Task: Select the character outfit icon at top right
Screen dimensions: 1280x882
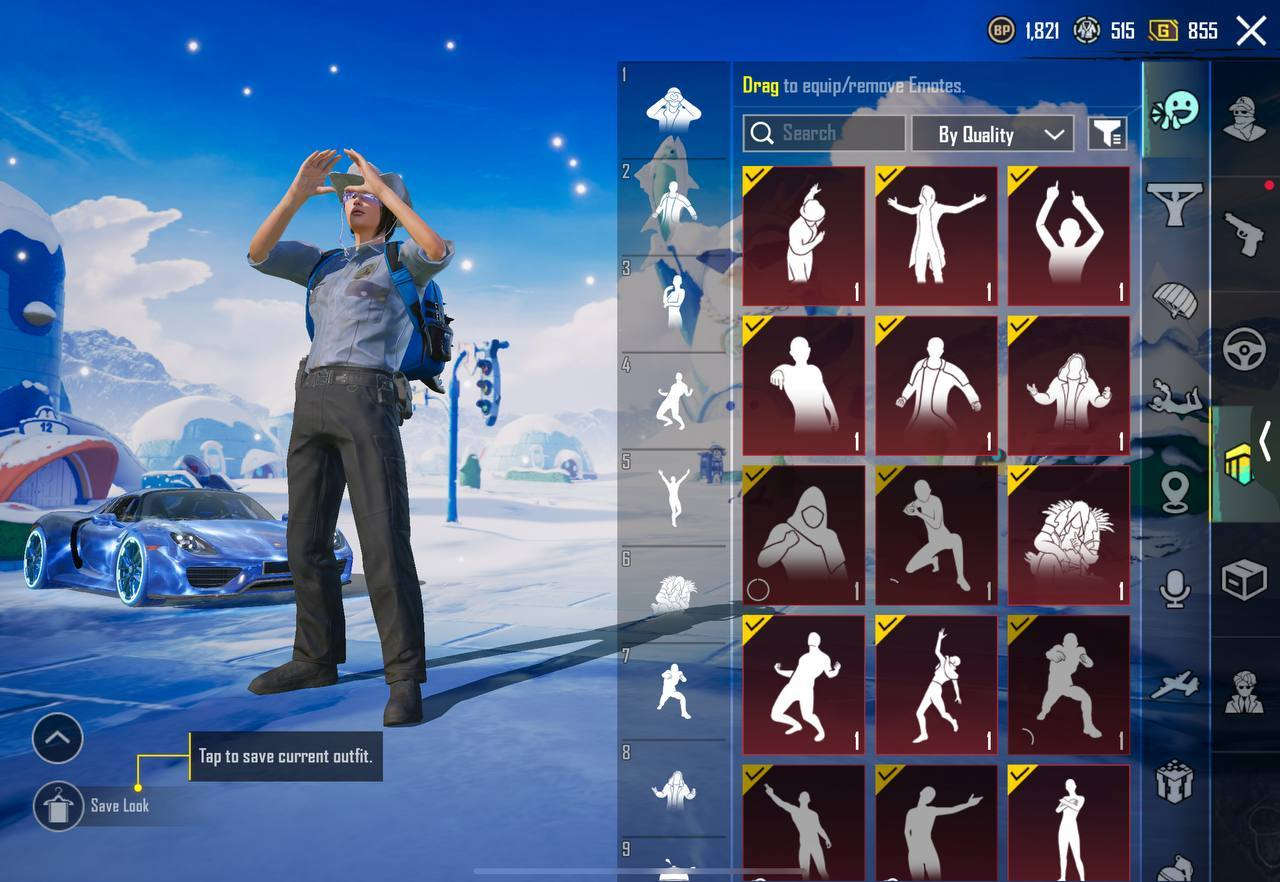Action: click(1243, 115)
